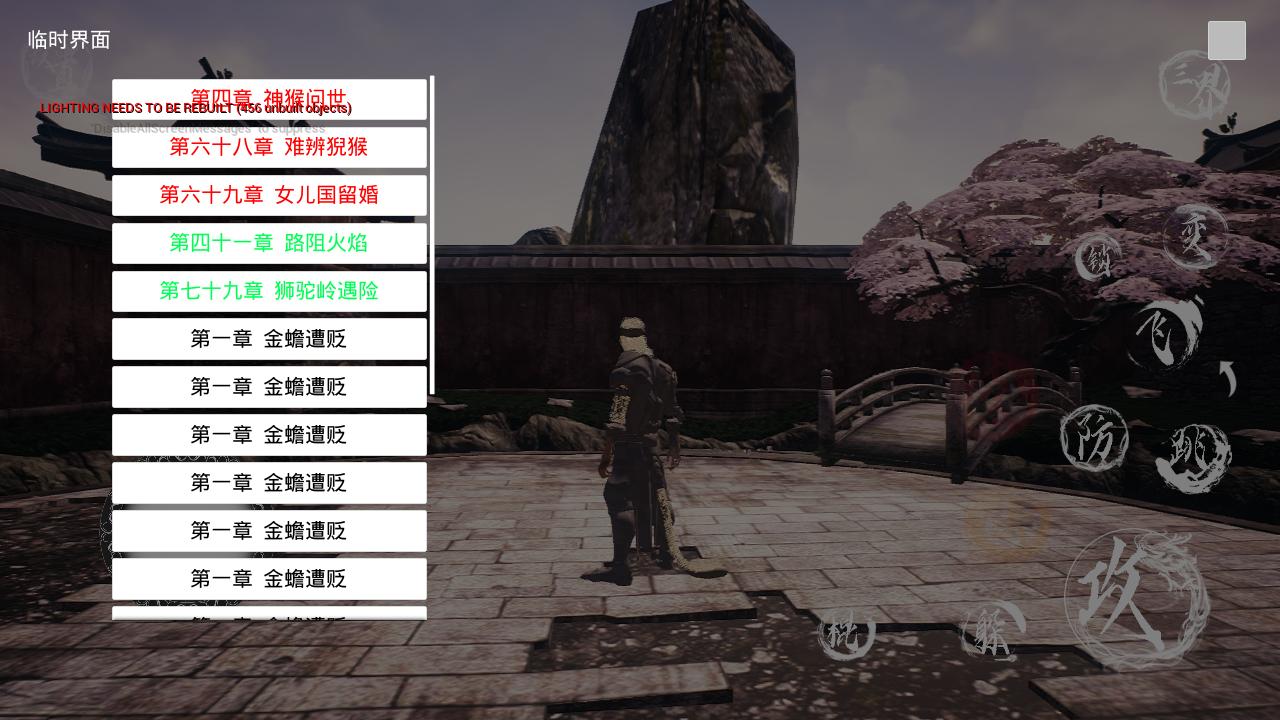Choose 第六十九章 女儿国留婚 entry

tap(269, 195)
